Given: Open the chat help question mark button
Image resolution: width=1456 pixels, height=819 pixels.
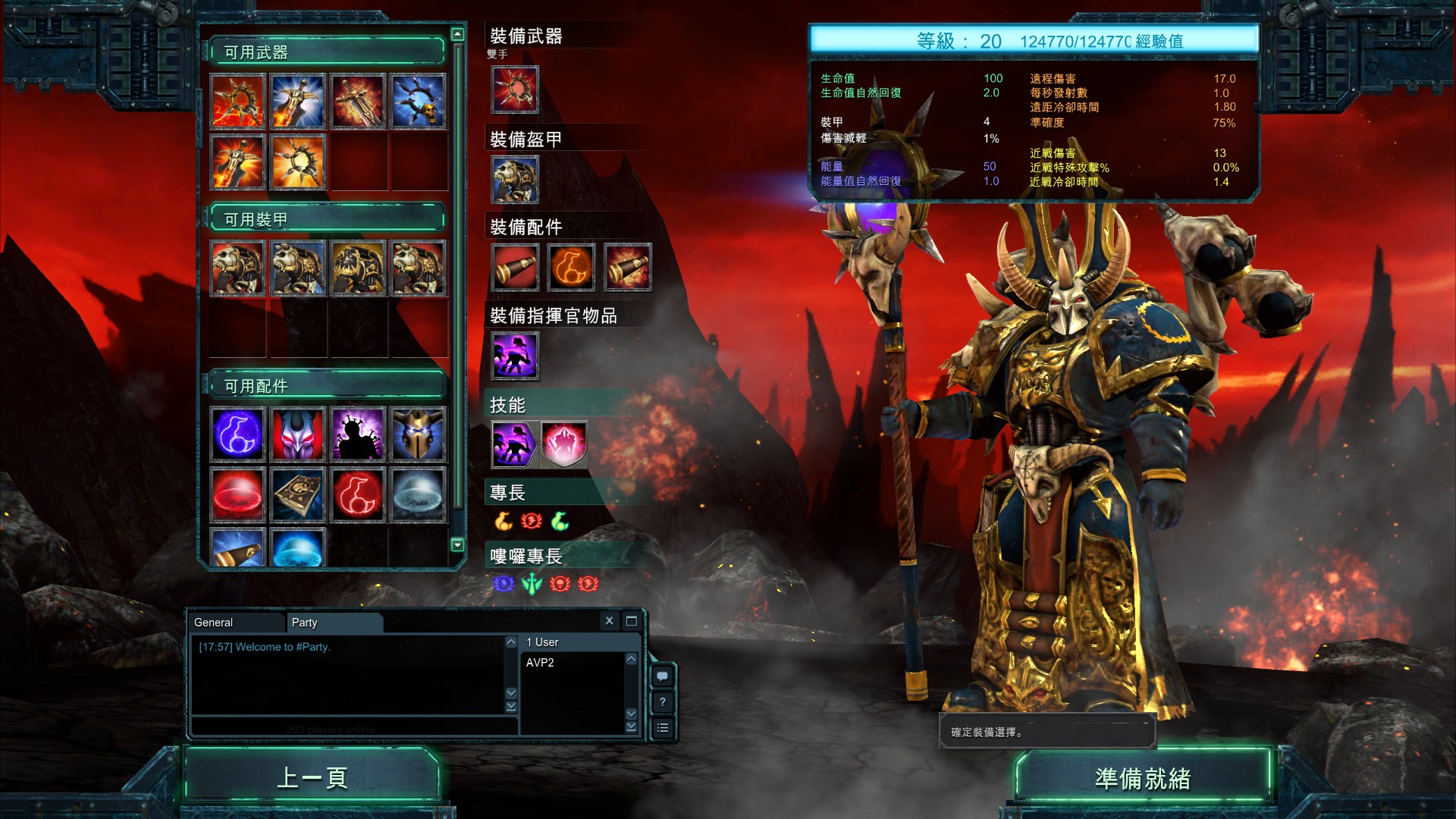Looking at the screenshot, I should 662,701.
